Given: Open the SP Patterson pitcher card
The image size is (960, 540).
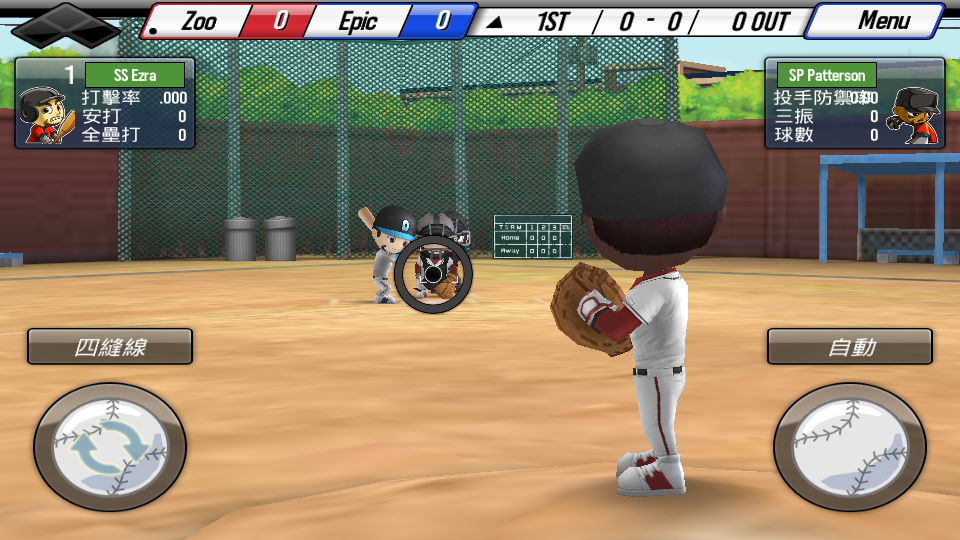Looking at the screenshot, I should [x=854, y=103].
